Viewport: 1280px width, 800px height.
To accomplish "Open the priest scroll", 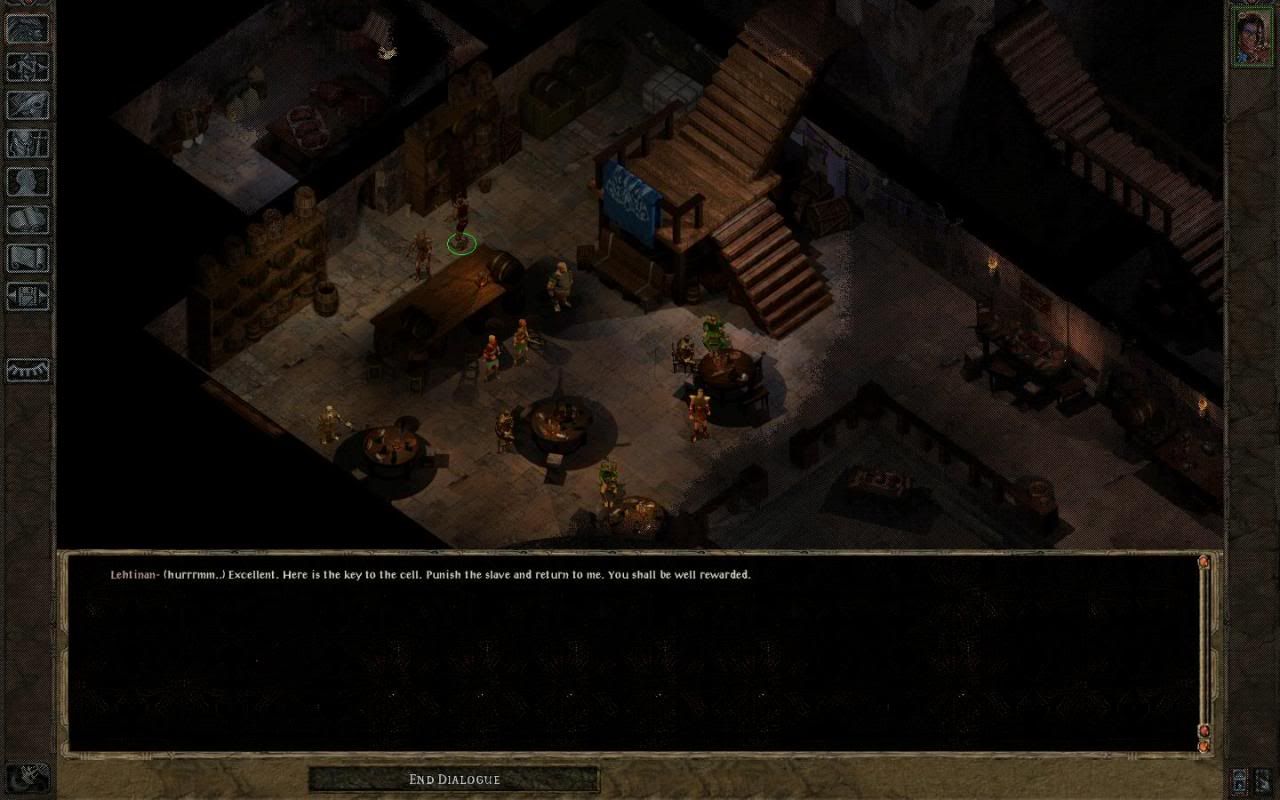I will pos(27,257).
